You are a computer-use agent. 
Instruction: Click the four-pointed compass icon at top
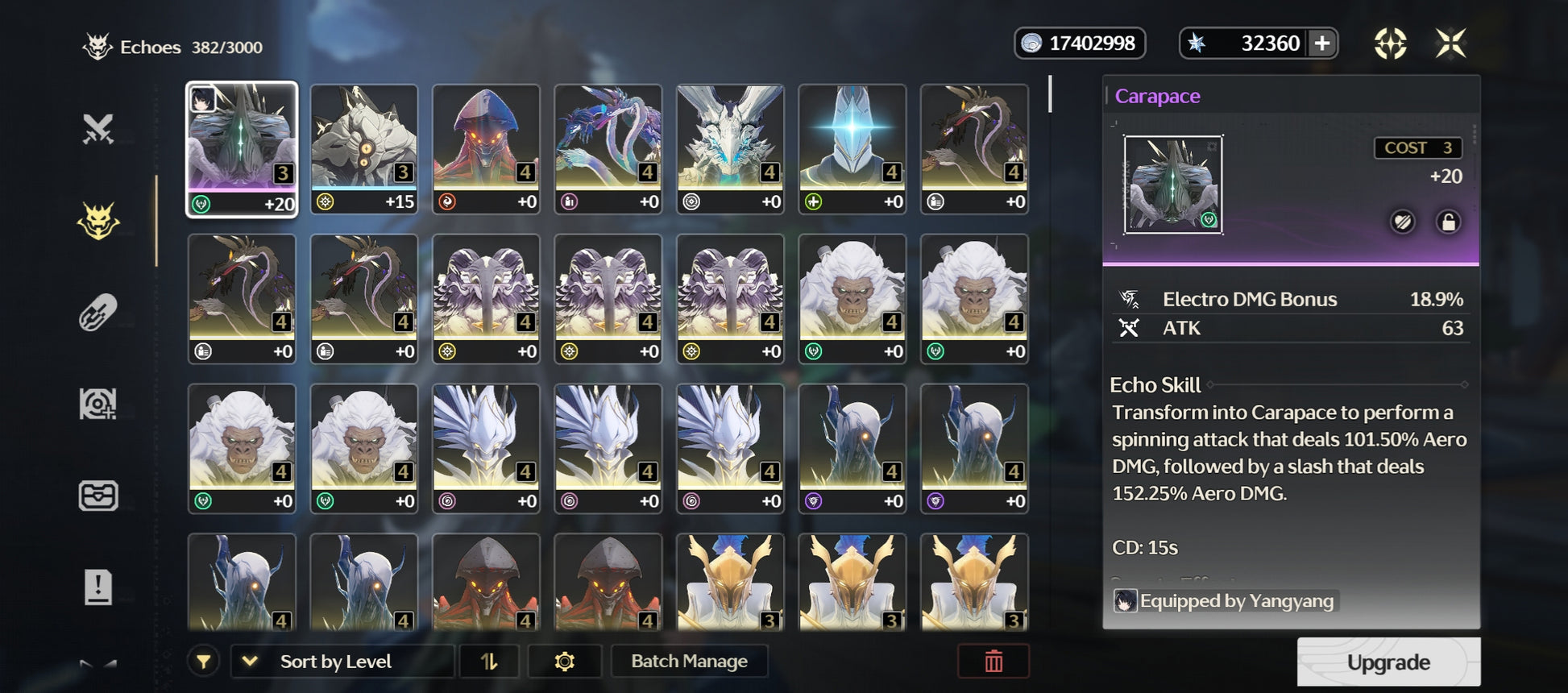pyautogui.click(x=1390, y=44)
